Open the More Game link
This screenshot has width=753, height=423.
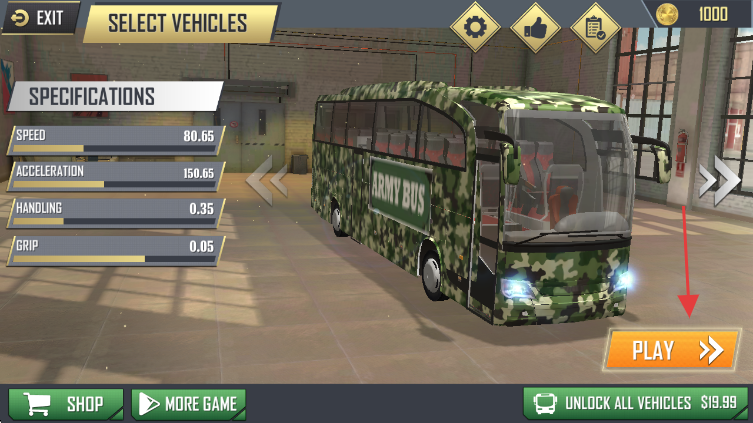(189, 404)
